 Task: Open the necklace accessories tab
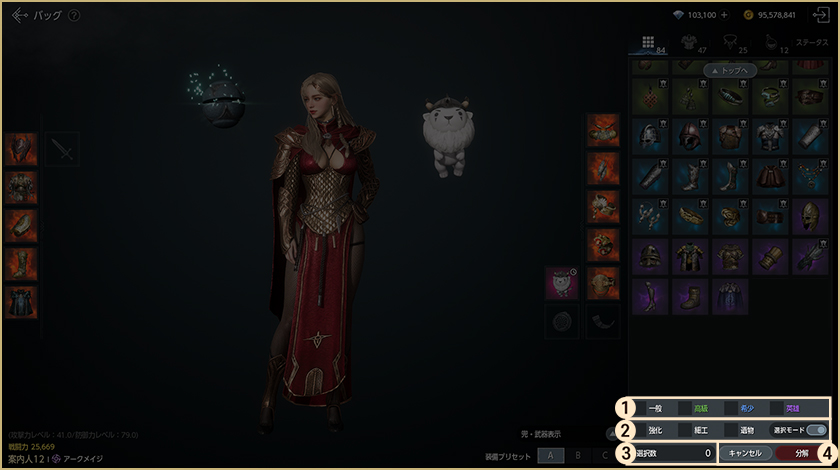coord(729,43)
